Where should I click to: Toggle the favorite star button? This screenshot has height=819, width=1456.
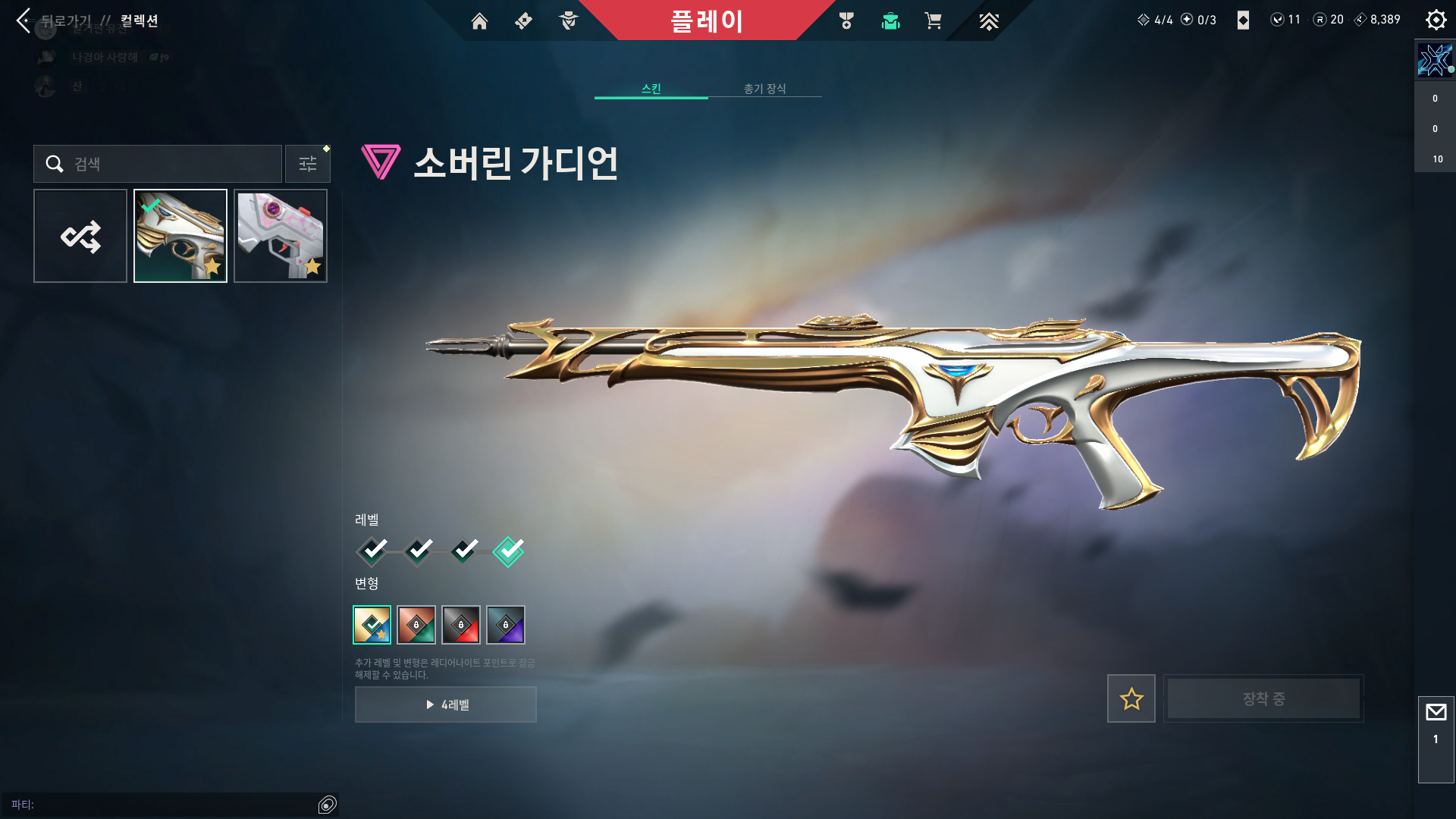coord(1131,698)
